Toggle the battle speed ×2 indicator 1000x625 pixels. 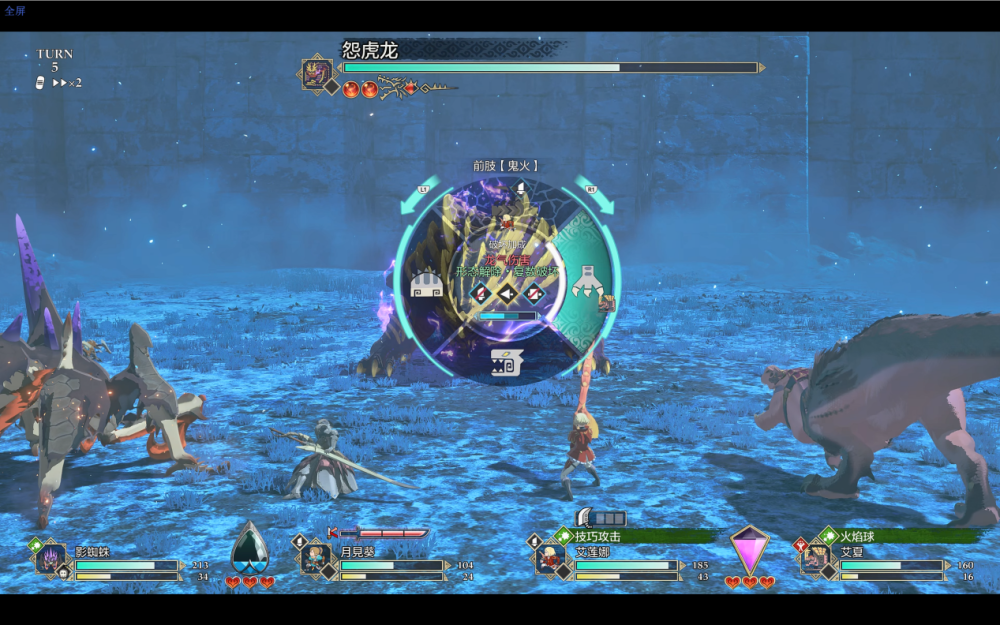(x=66, y=83)
